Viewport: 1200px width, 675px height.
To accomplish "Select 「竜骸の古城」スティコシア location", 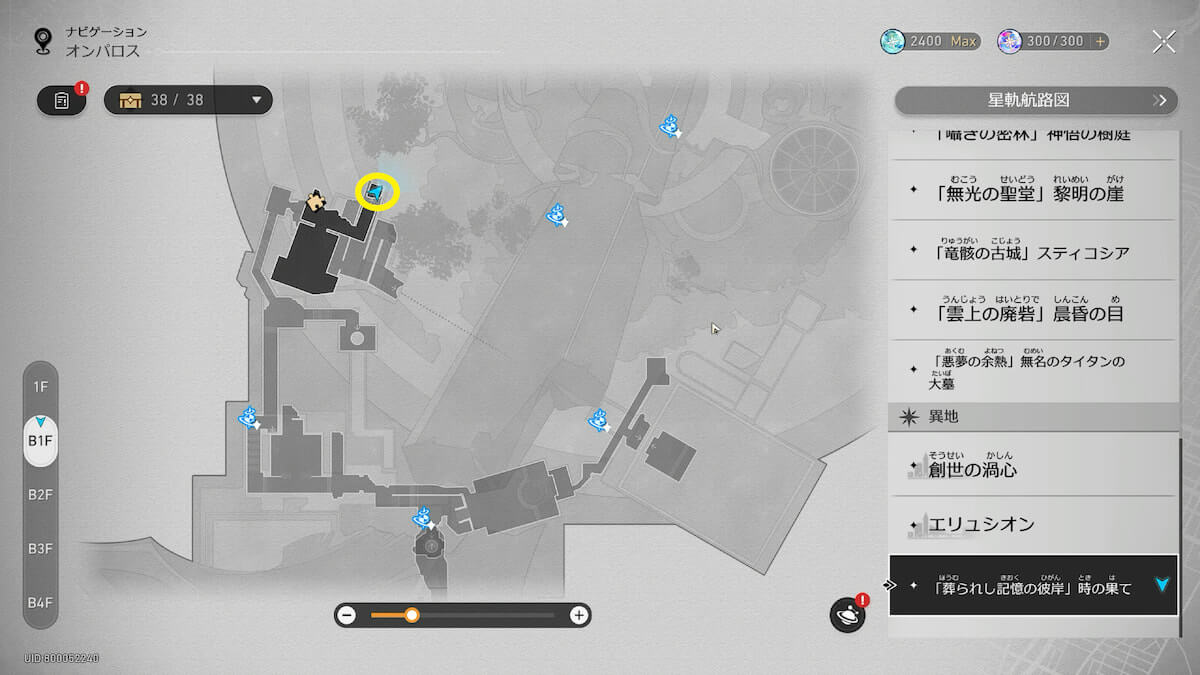I will pos(1033,252).
